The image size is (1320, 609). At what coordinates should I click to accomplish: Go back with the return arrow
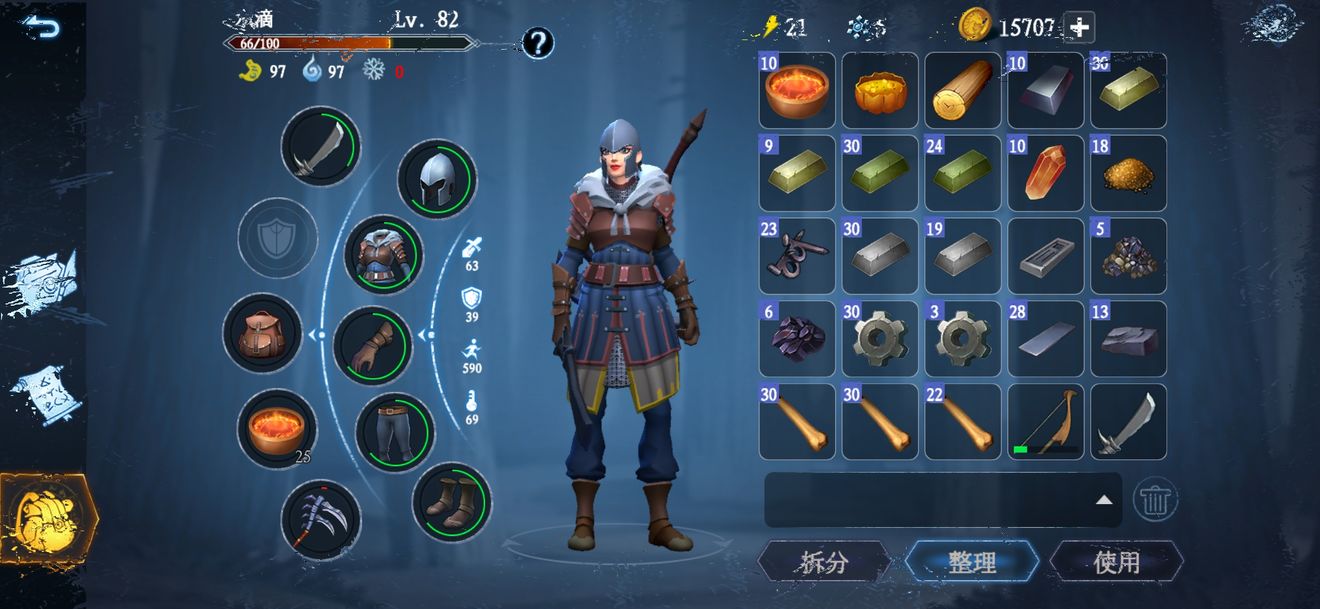[x=42, y=26]
